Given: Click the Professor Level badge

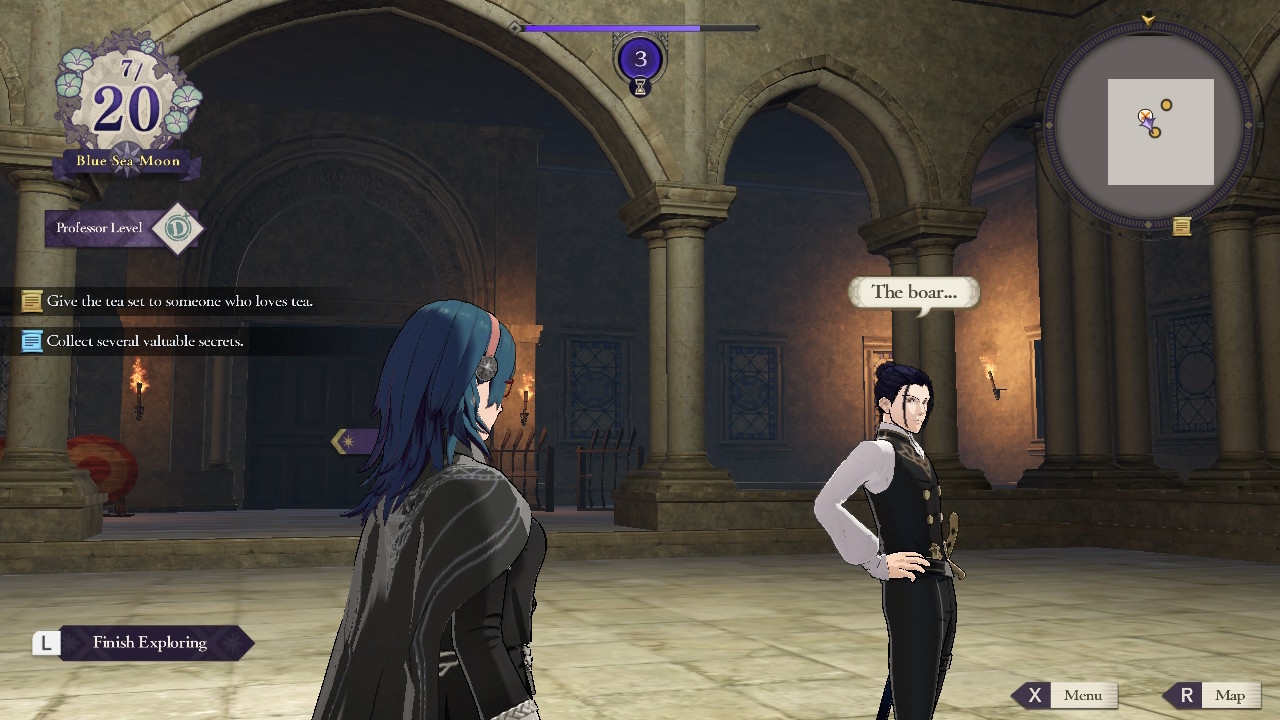Looking at the screenshot, I should (x=124, y=228).
